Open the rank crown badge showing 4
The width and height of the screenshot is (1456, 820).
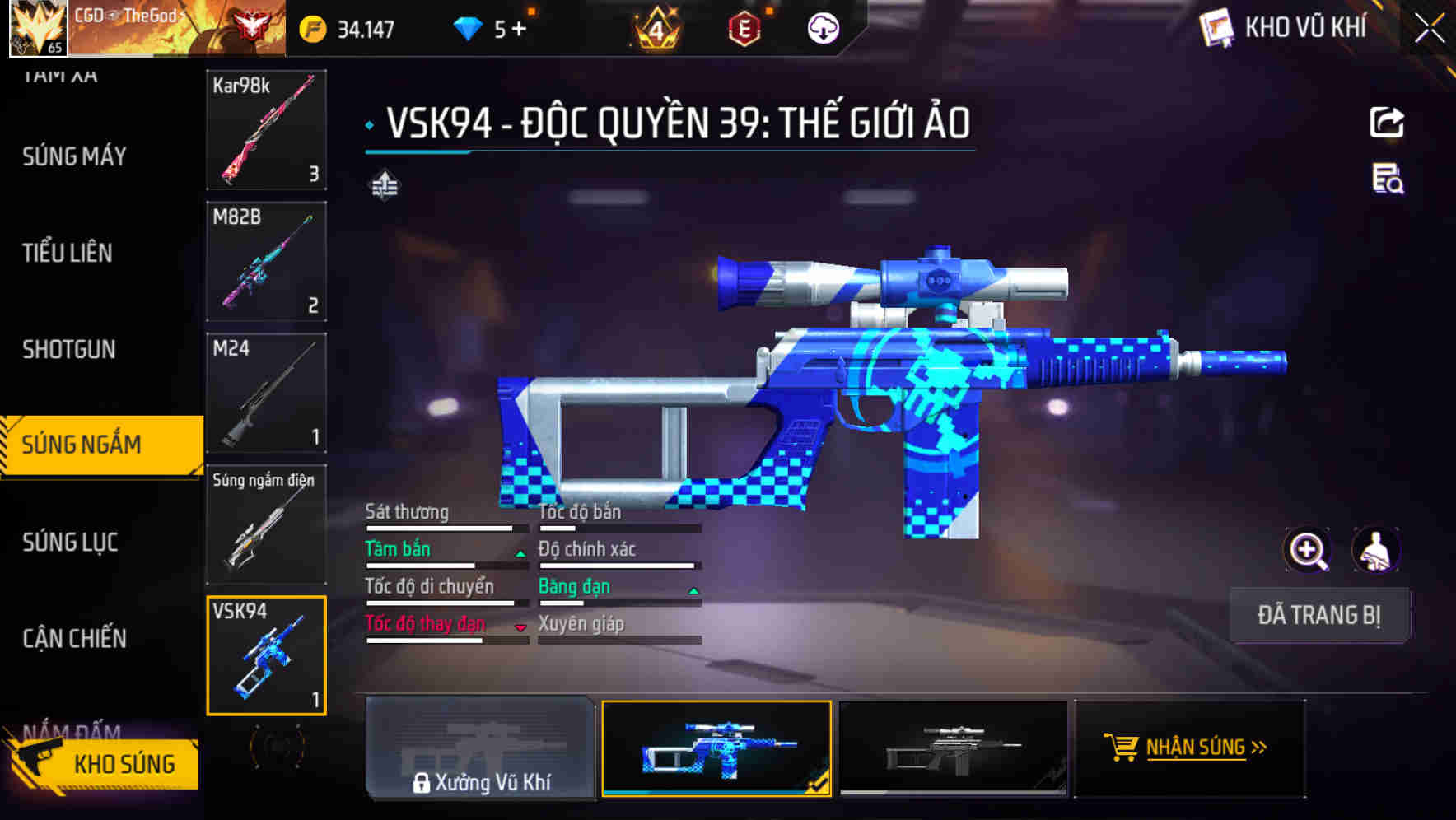coord(655,27)
